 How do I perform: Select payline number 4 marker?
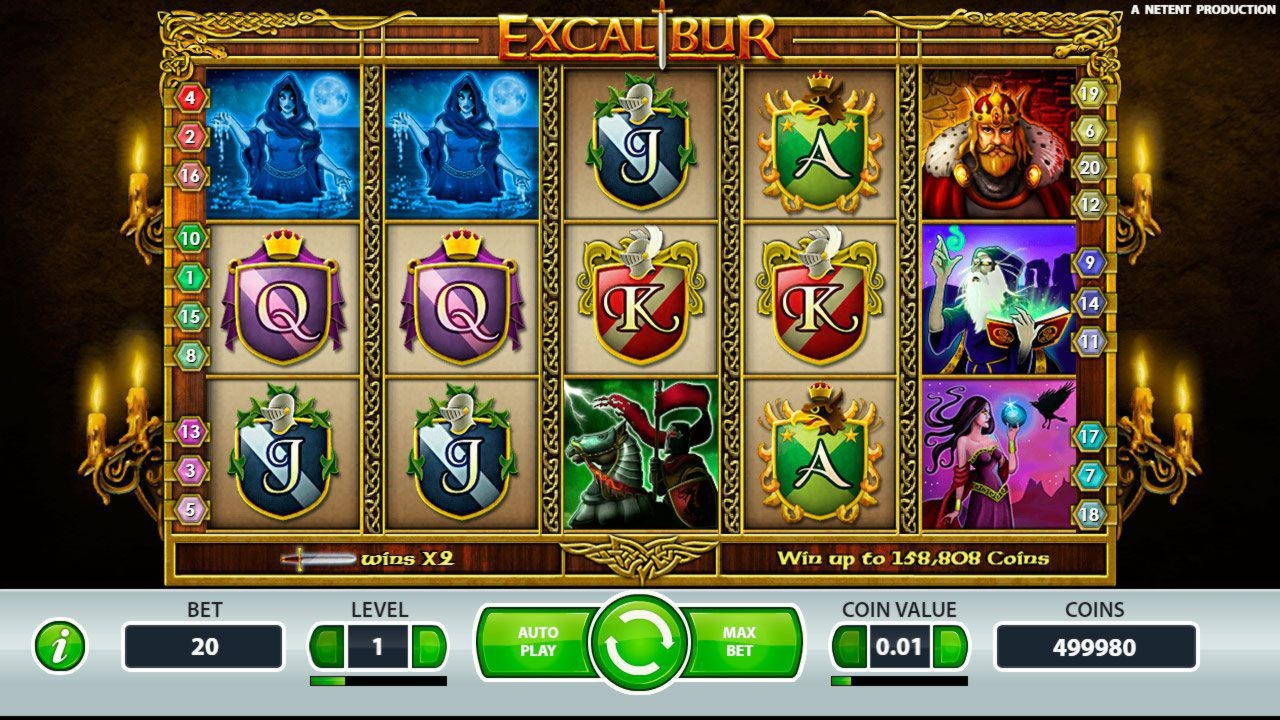click(190, 98)
